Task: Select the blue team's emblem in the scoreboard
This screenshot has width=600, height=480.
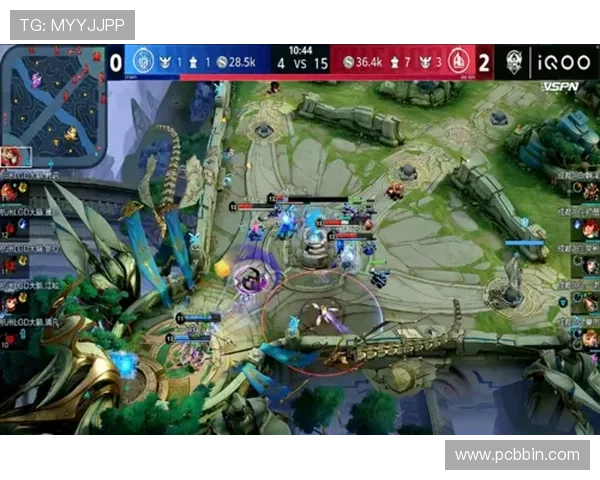Action: tap(142, 62)
